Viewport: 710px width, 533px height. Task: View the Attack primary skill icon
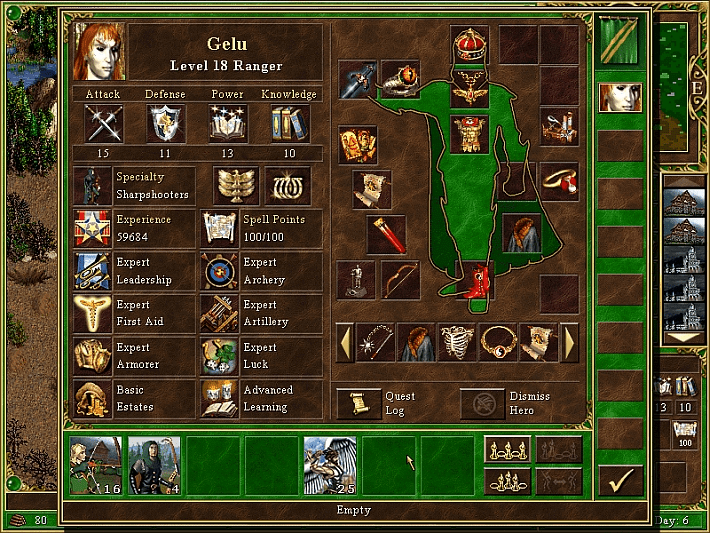pyautogui.click(x=103, y=124)
